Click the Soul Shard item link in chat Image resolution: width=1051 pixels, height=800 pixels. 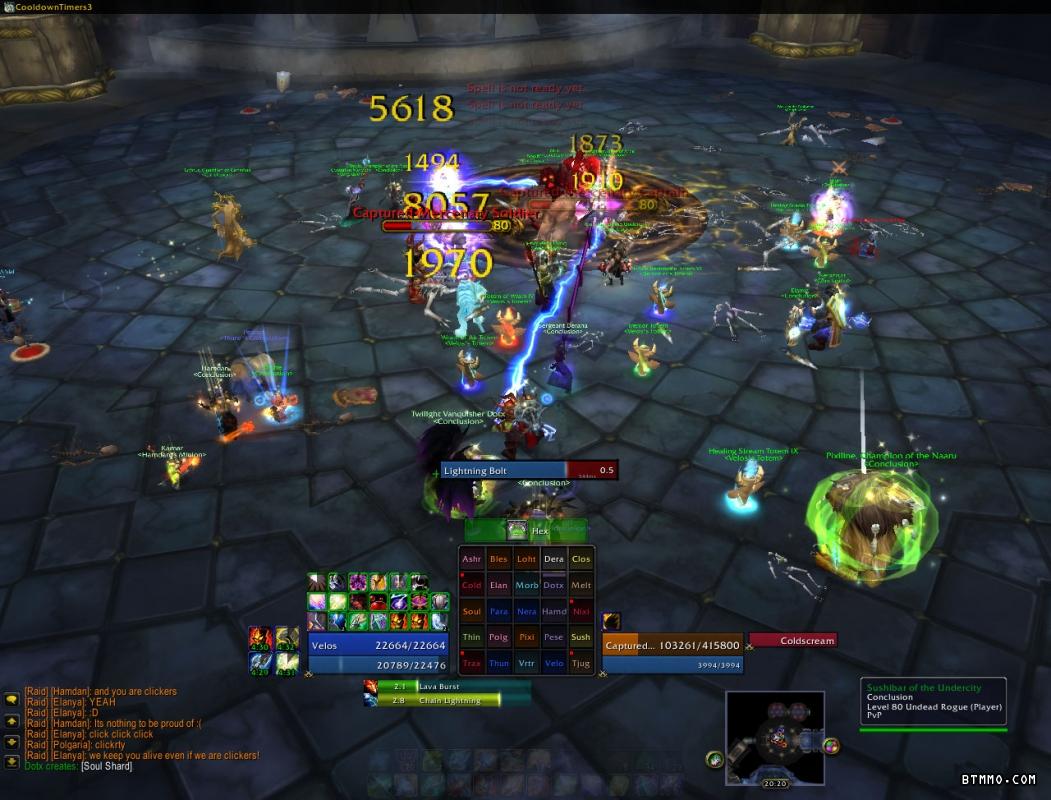point(106,767)
